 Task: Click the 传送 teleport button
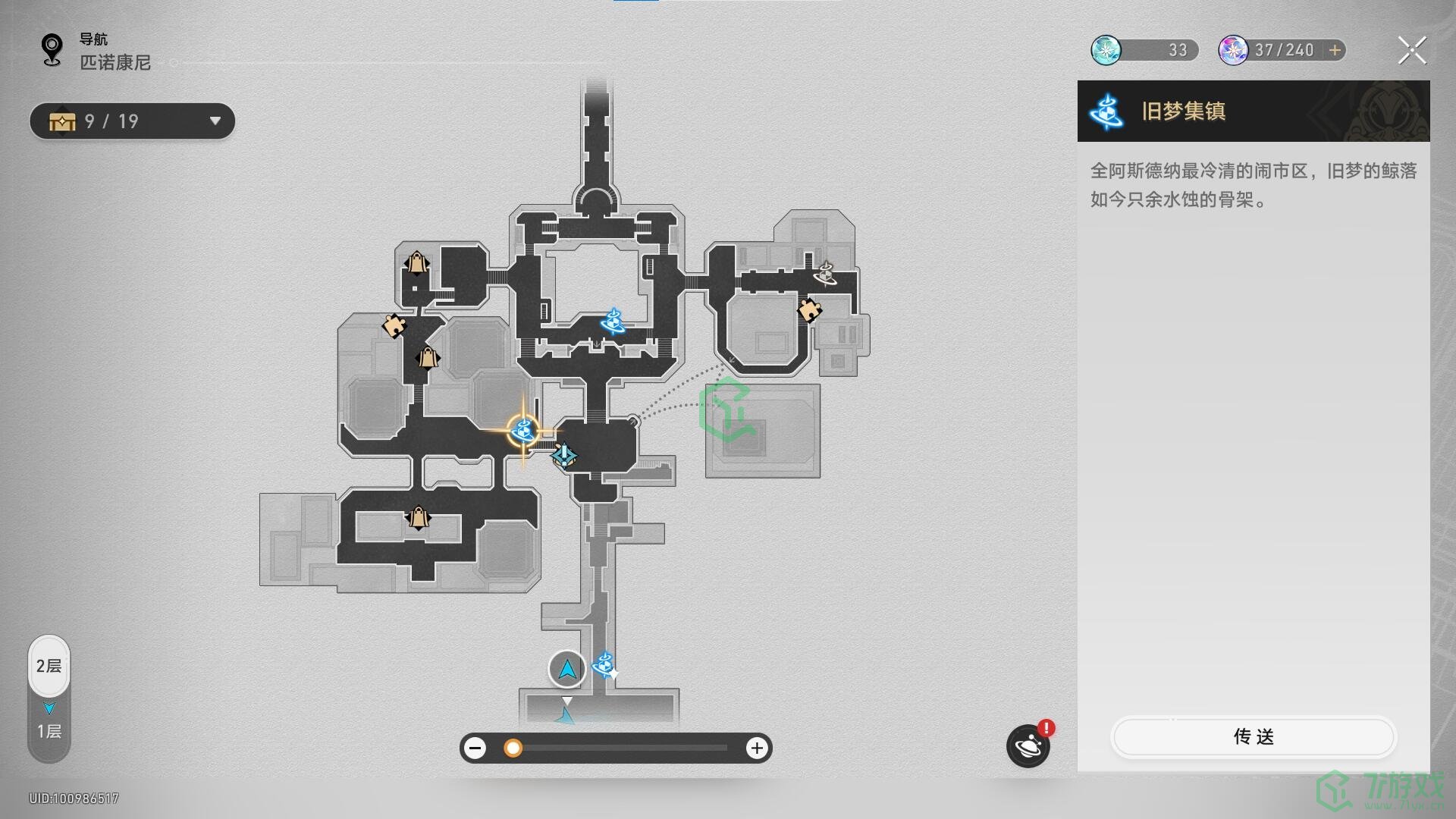click(x=1253, y=736)
